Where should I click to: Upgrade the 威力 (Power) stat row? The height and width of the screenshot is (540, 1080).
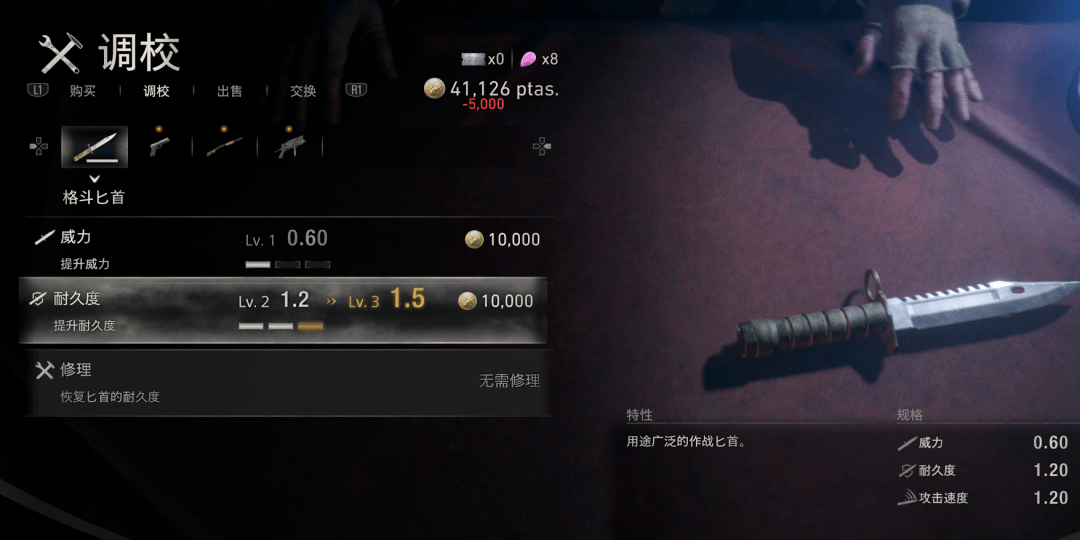click(x=285, y=248)
